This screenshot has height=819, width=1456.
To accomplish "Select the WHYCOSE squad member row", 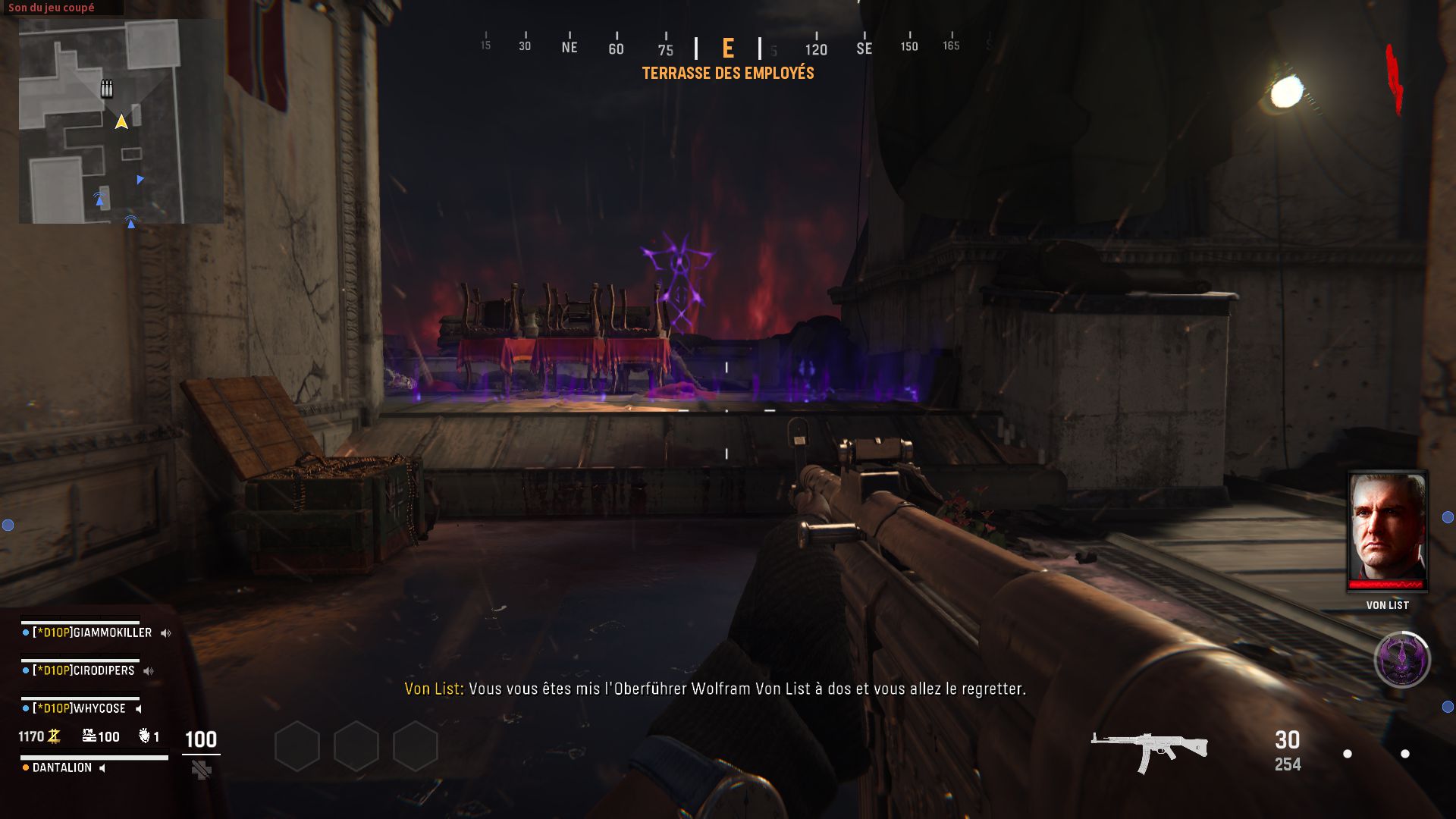I will click(79, 708).
